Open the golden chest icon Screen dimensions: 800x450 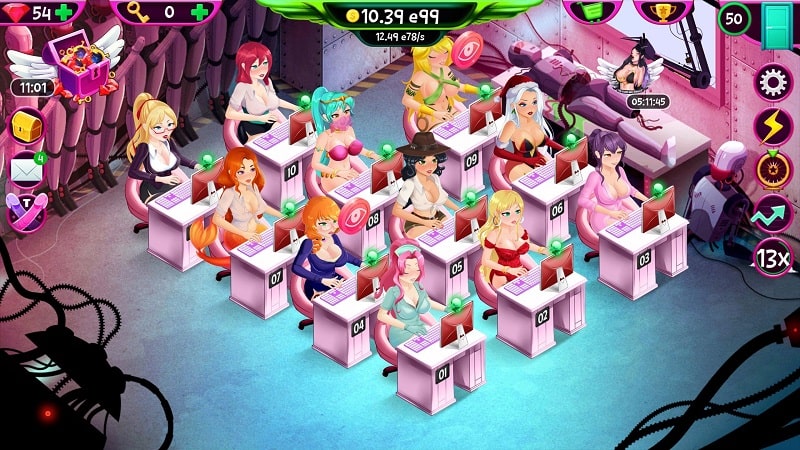[x=26, y=127]
